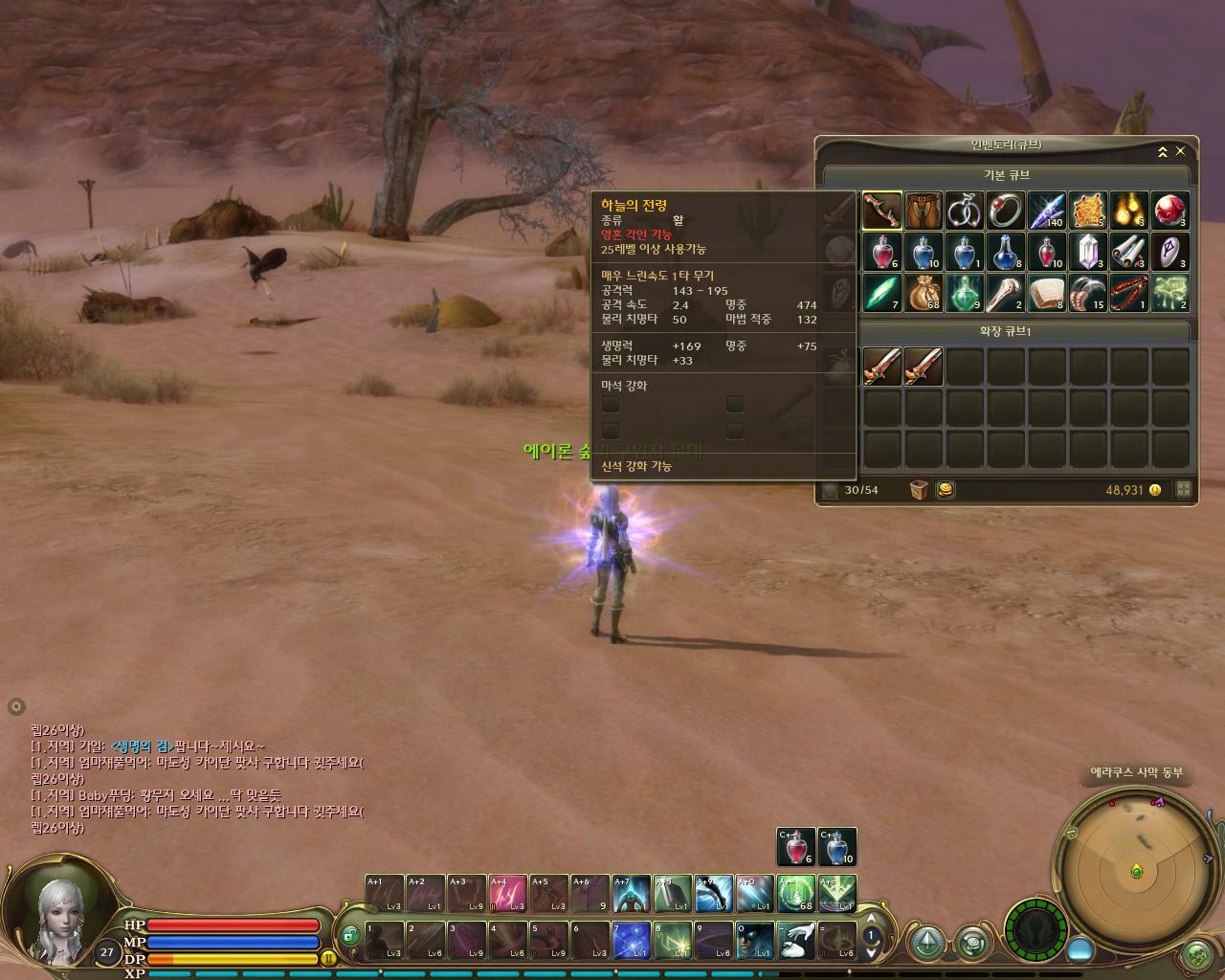
Task: Open the gold coins button in the inventory
Action: click(x=944, y=490)
